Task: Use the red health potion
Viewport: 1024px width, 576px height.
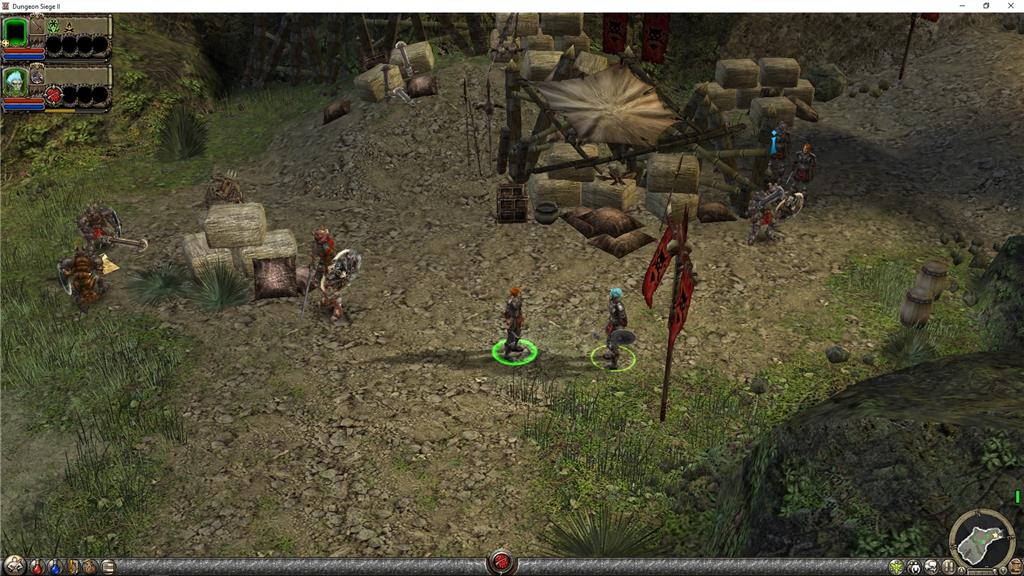Action: coord(37,567)
